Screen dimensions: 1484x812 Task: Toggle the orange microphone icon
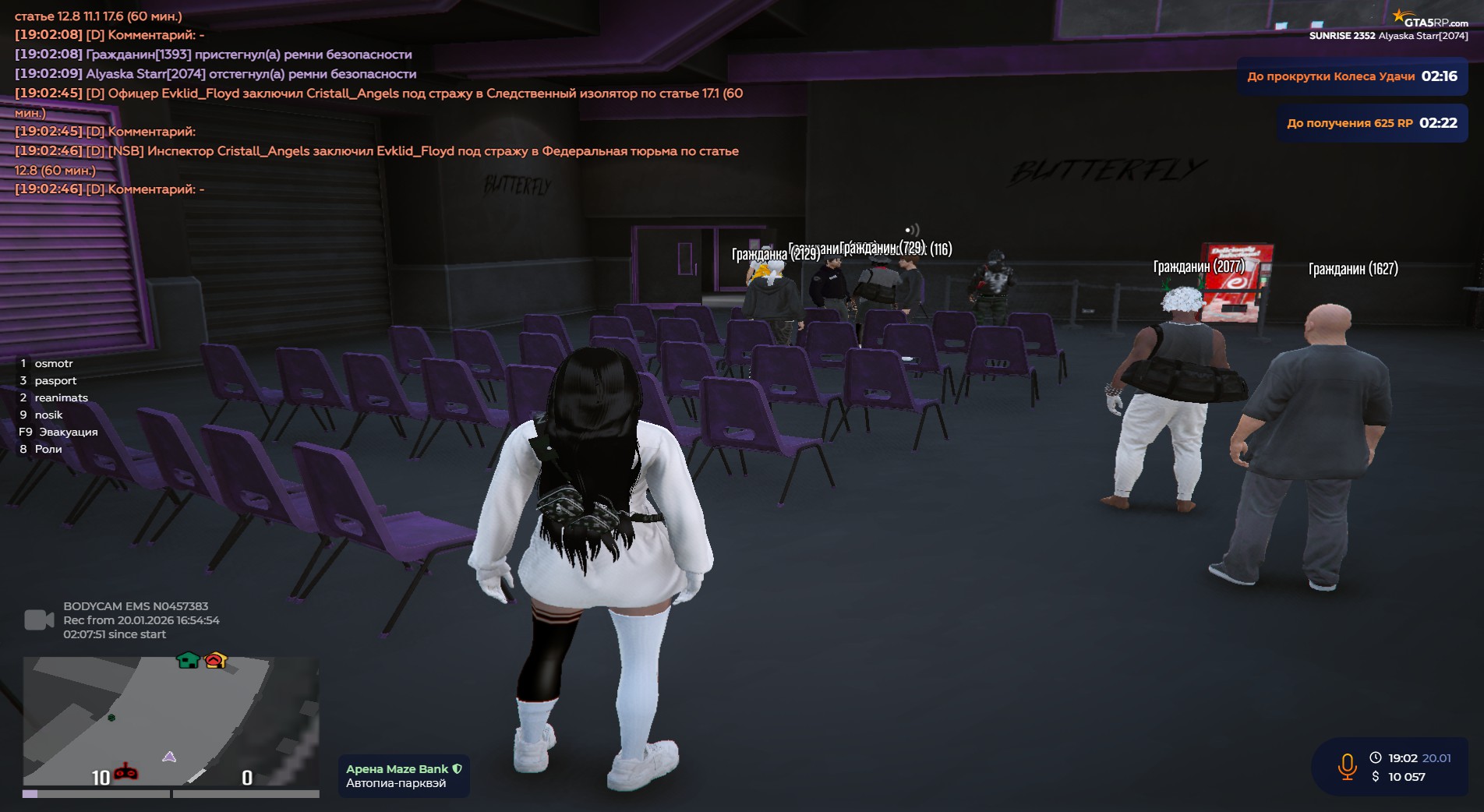[1347, 767]
